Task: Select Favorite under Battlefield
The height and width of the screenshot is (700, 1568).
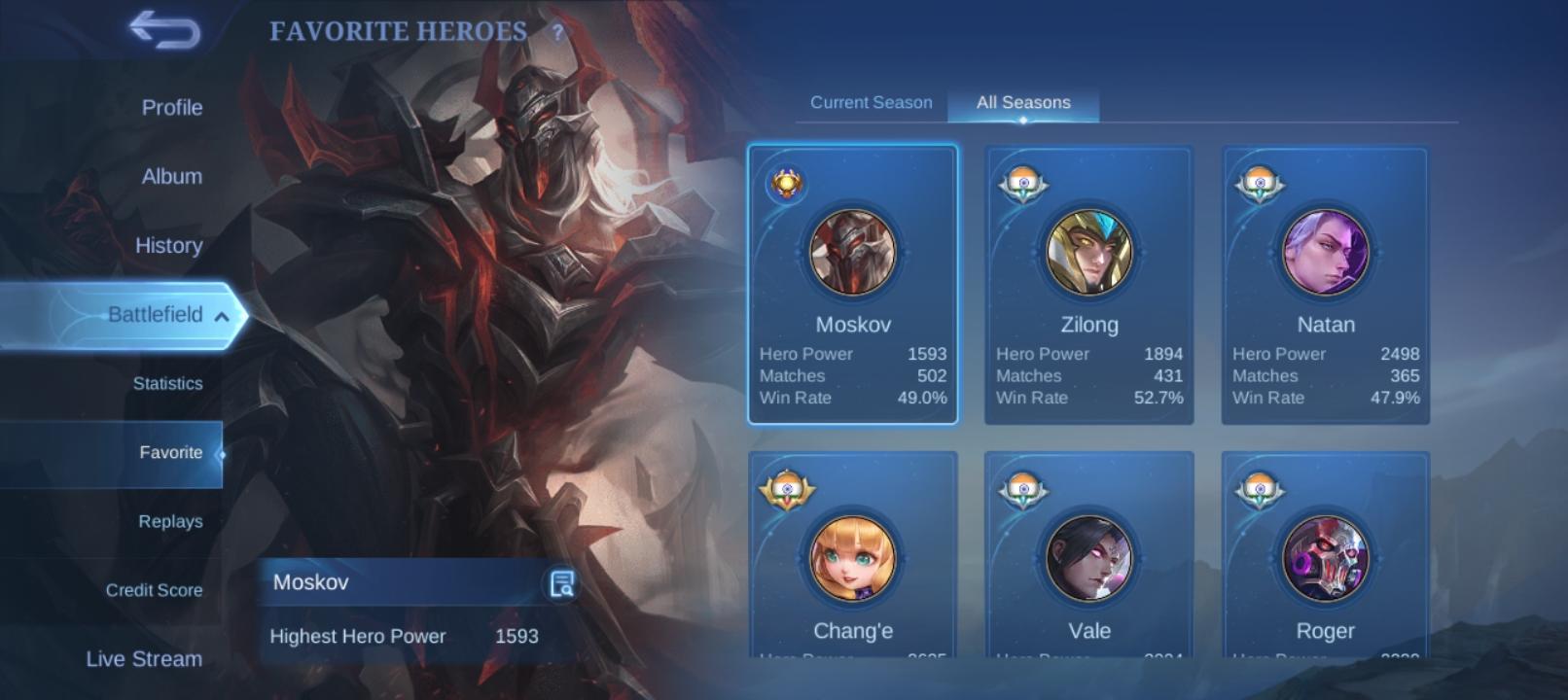Action: (171, 452)
